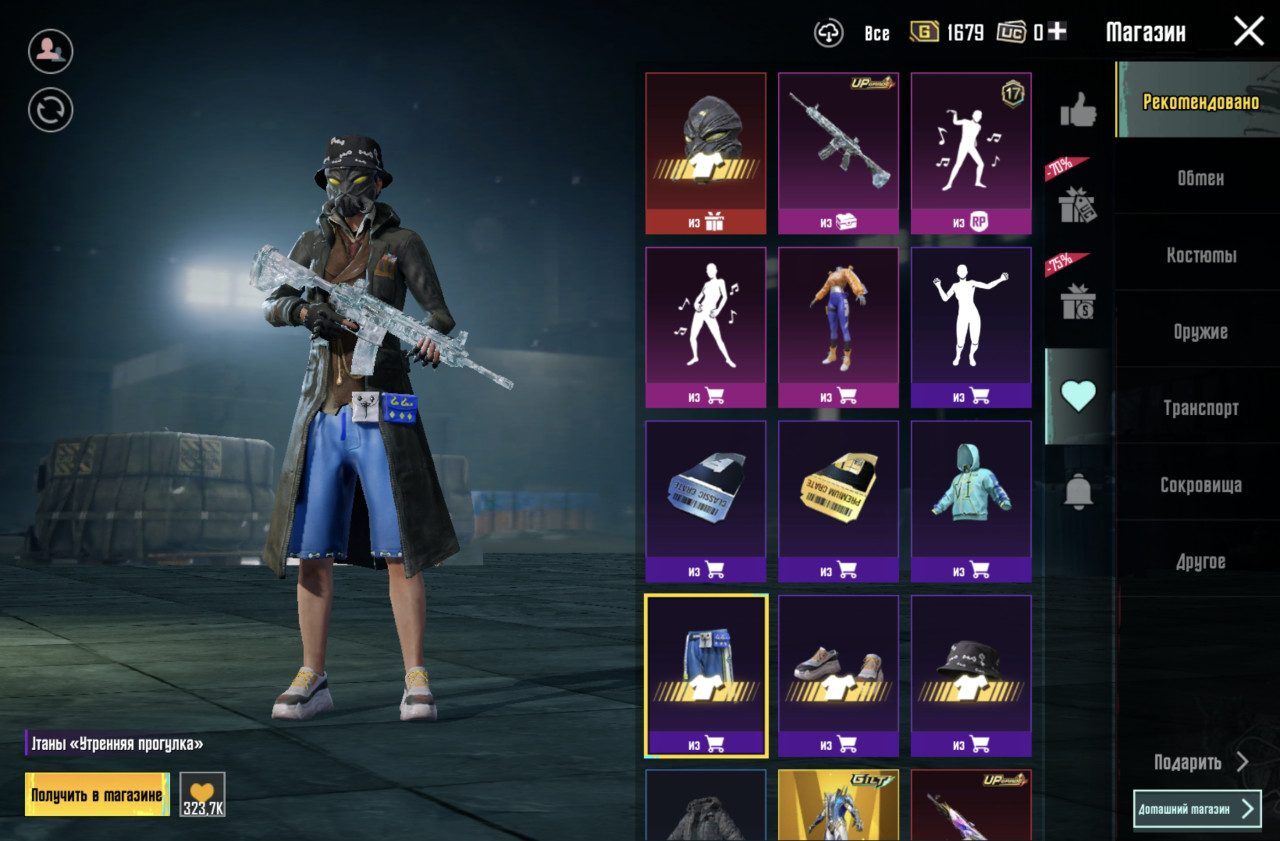Open the Другое category
This screenshot has width=1280, height=841.
click(x=1200, y=561)
